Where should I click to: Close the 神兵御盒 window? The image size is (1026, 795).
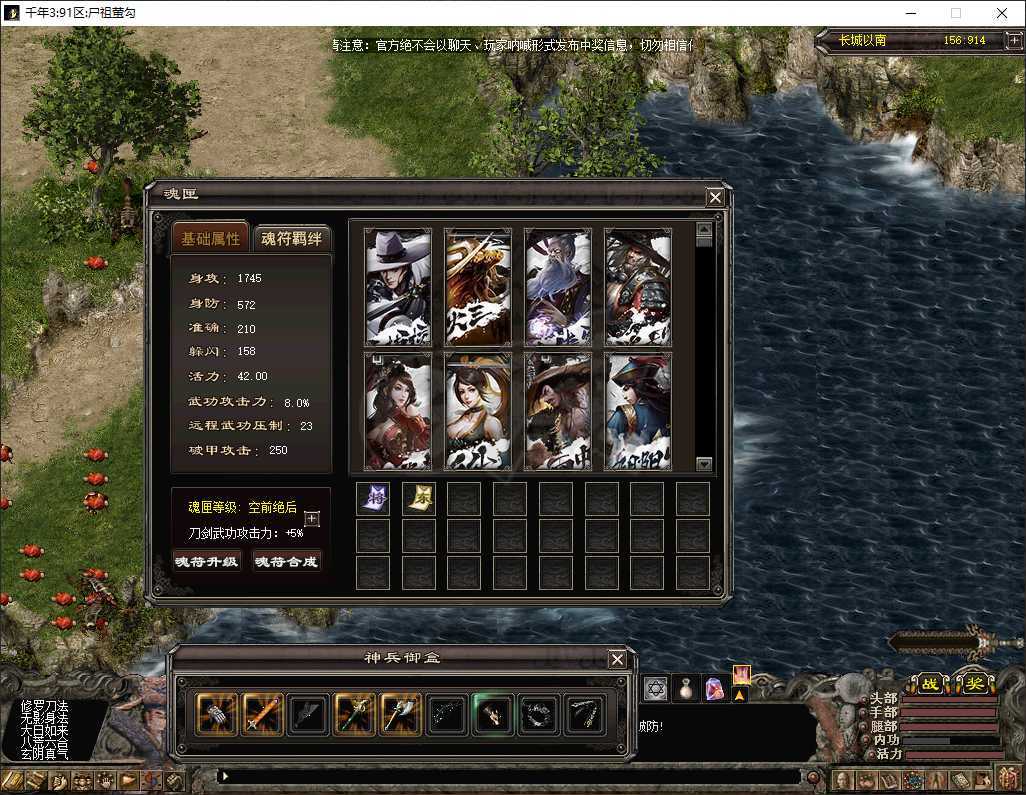point(617,659)
